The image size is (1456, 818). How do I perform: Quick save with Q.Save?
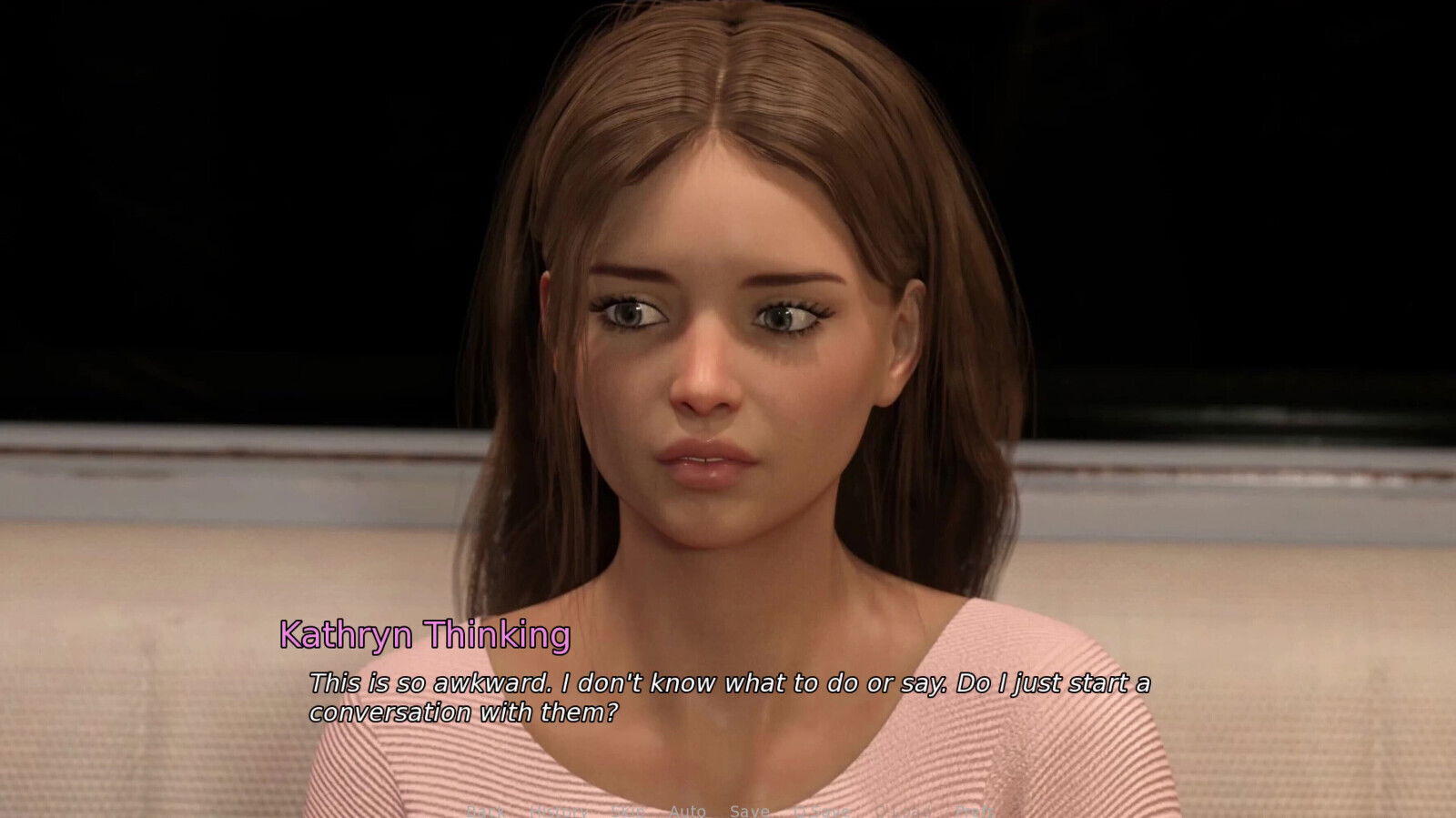pyautogui.click(x=822, y=811)
